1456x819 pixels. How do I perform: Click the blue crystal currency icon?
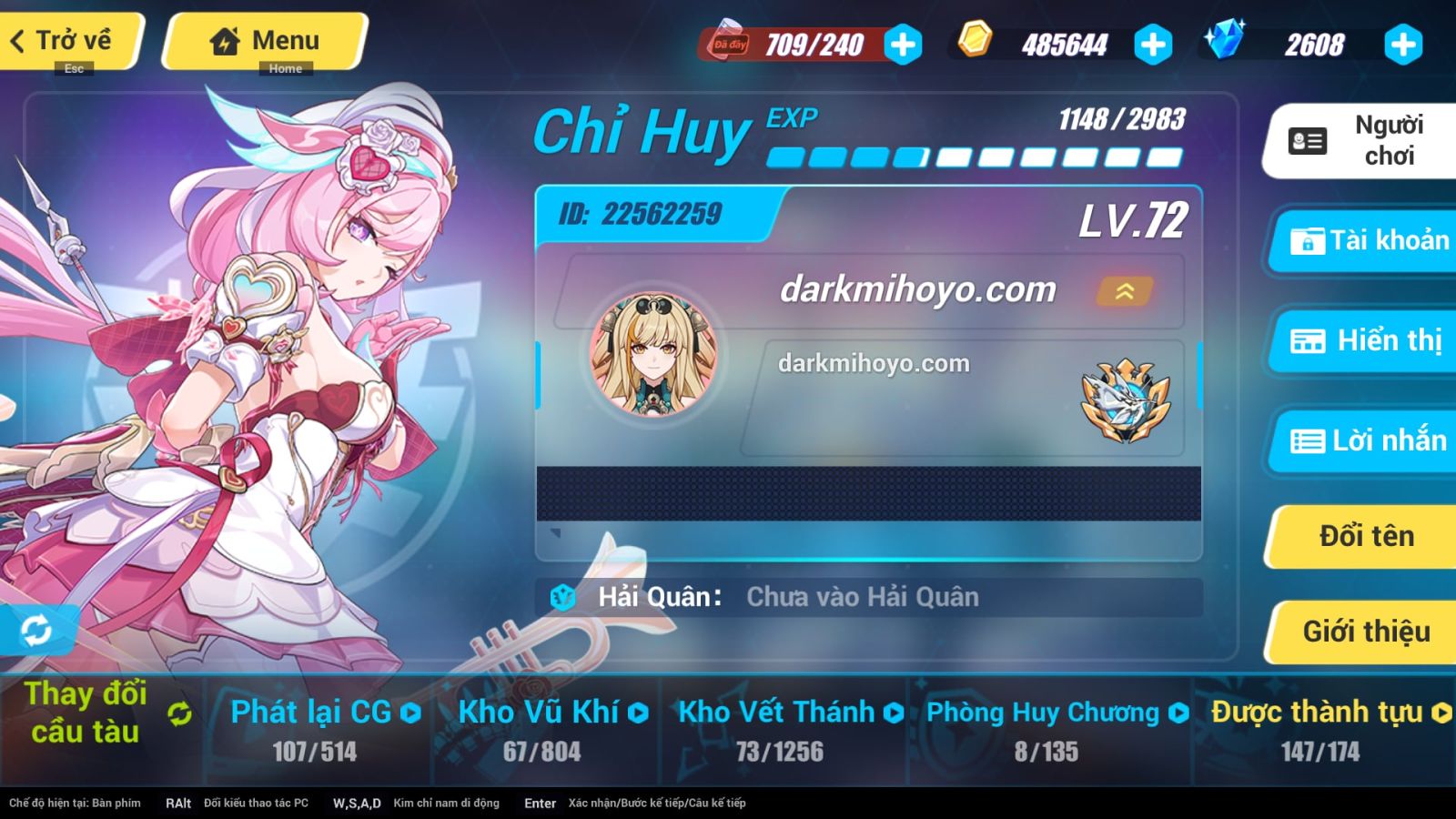click(1224, 41)
